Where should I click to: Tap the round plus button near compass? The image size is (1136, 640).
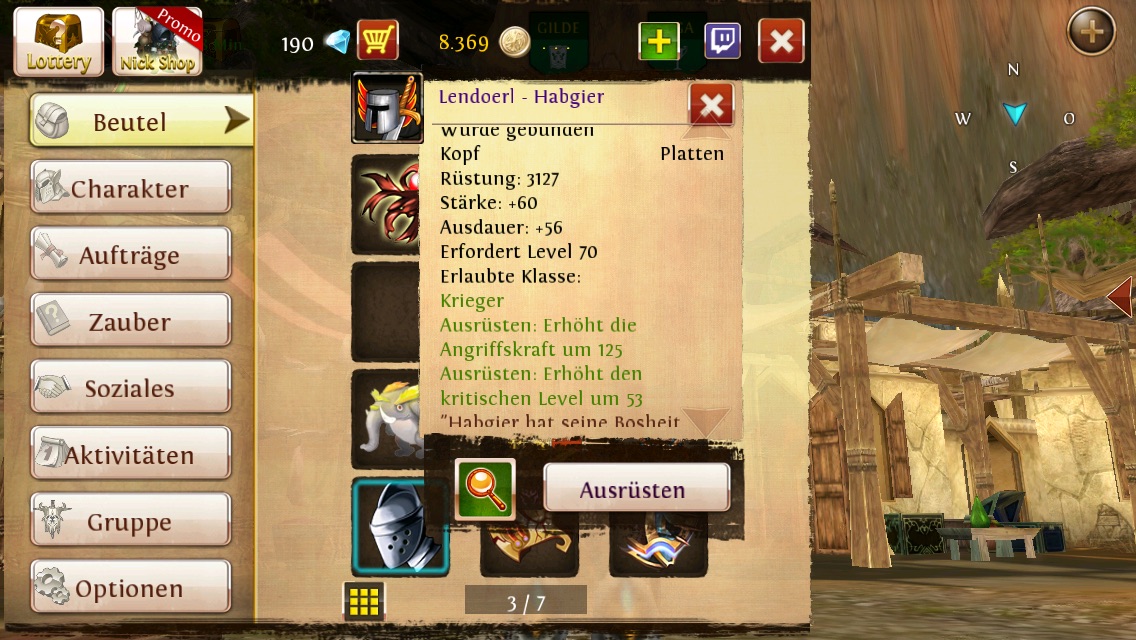click(x=1091, y=33)
